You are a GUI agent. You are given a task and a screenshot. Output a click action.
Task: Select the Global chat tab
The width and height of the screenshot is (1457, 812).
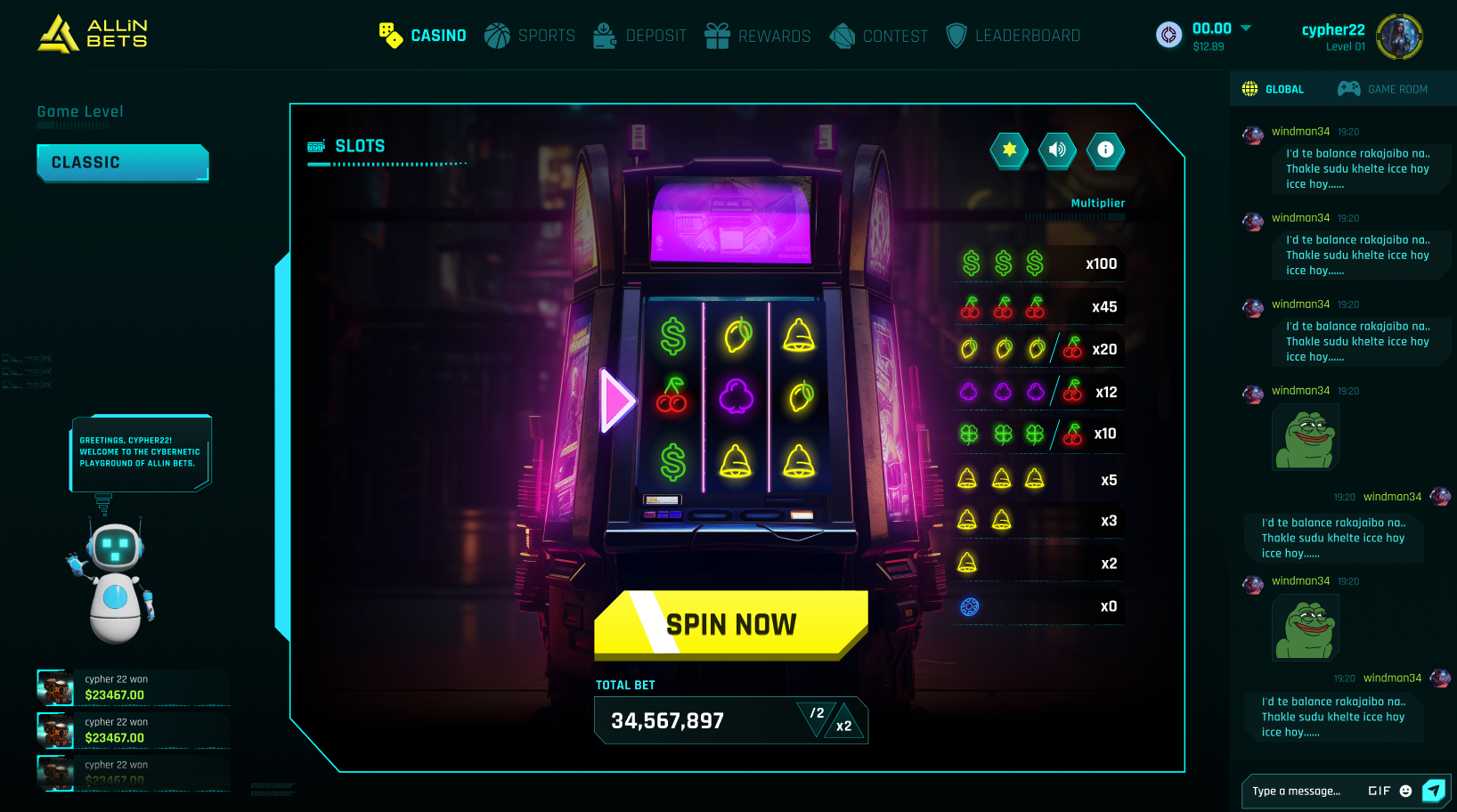tap(1275, 88)
